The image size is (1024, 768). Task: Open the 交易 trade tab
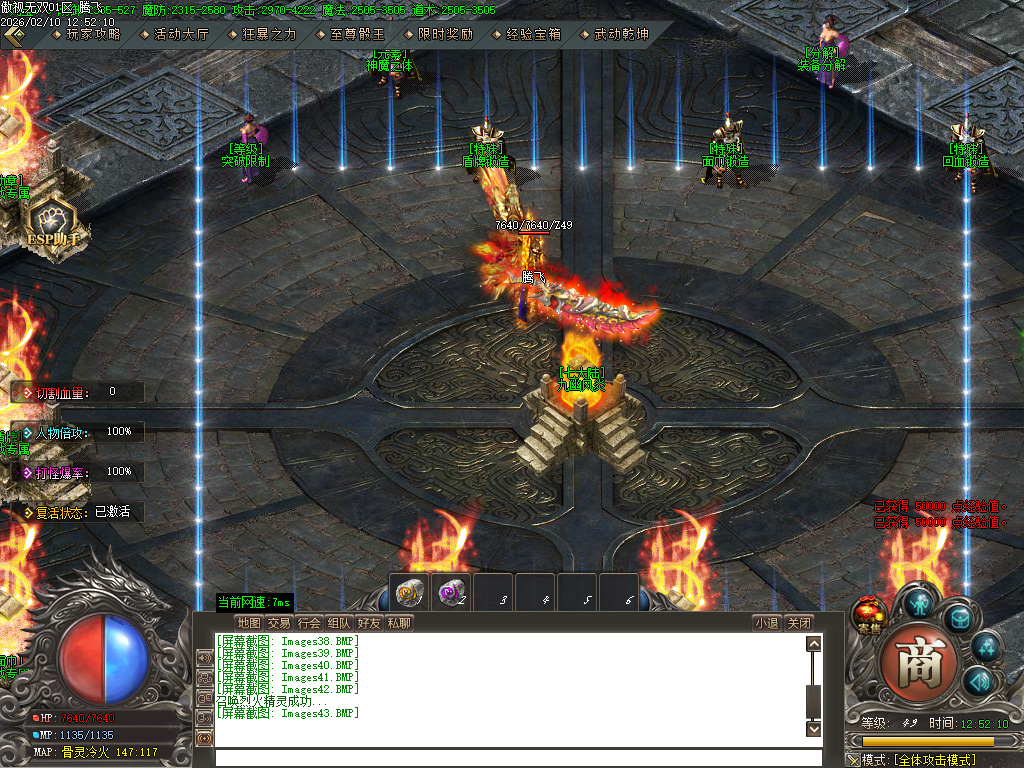pyautogui.click(x=279, y=623)
